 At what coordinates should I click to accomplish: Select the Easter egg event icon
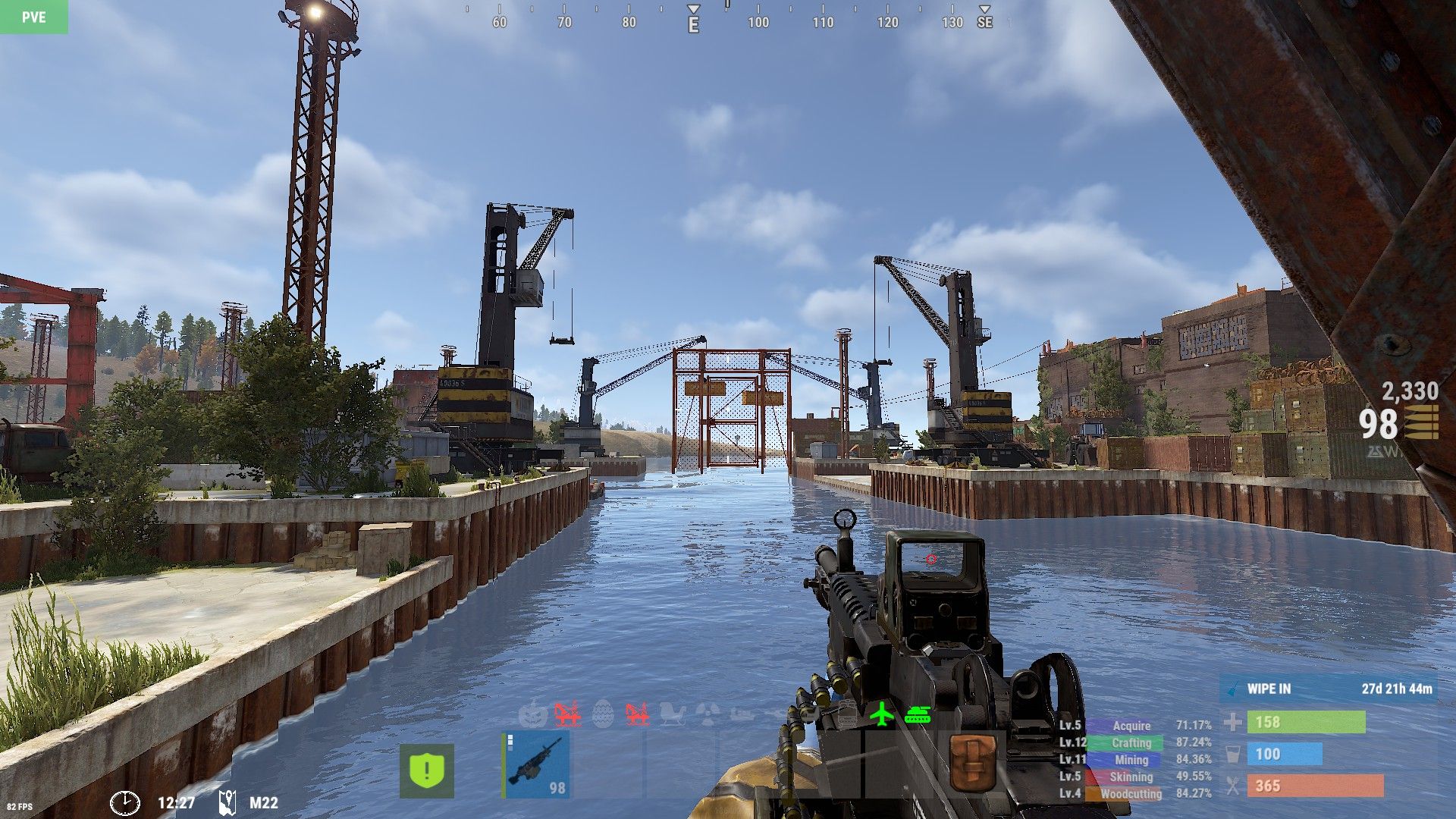(603, 714)
